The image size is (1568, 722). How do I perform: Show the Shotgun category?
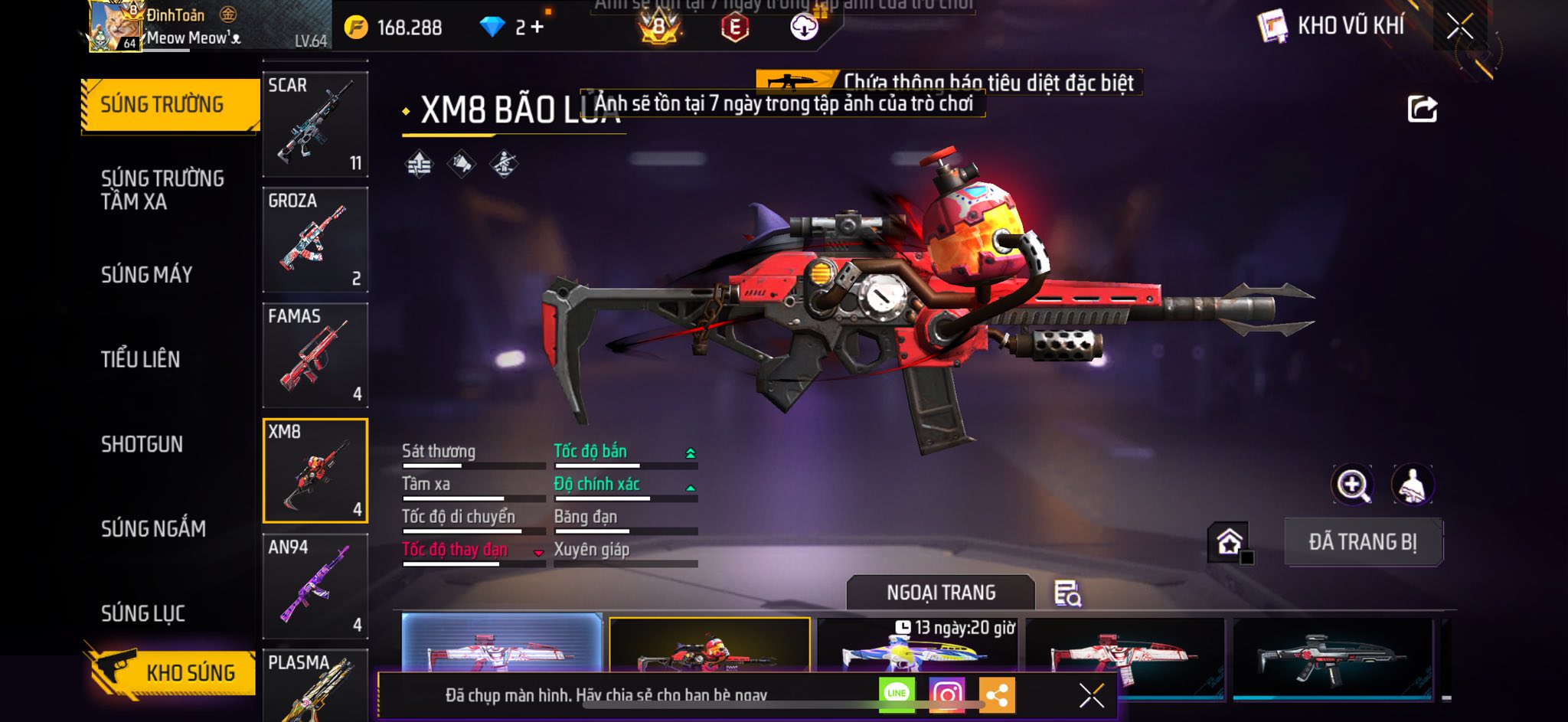(x=142, y=444)
